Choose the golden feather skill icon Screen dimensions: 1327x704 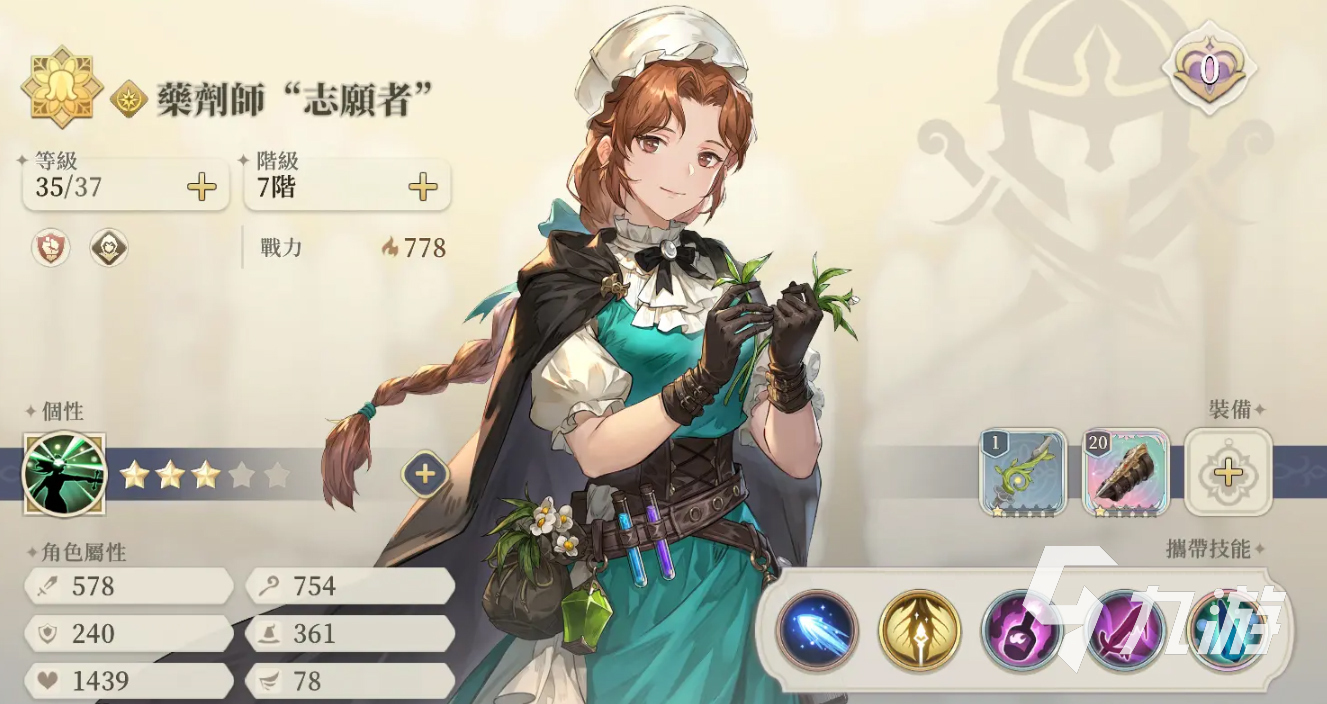pos(919,630)
